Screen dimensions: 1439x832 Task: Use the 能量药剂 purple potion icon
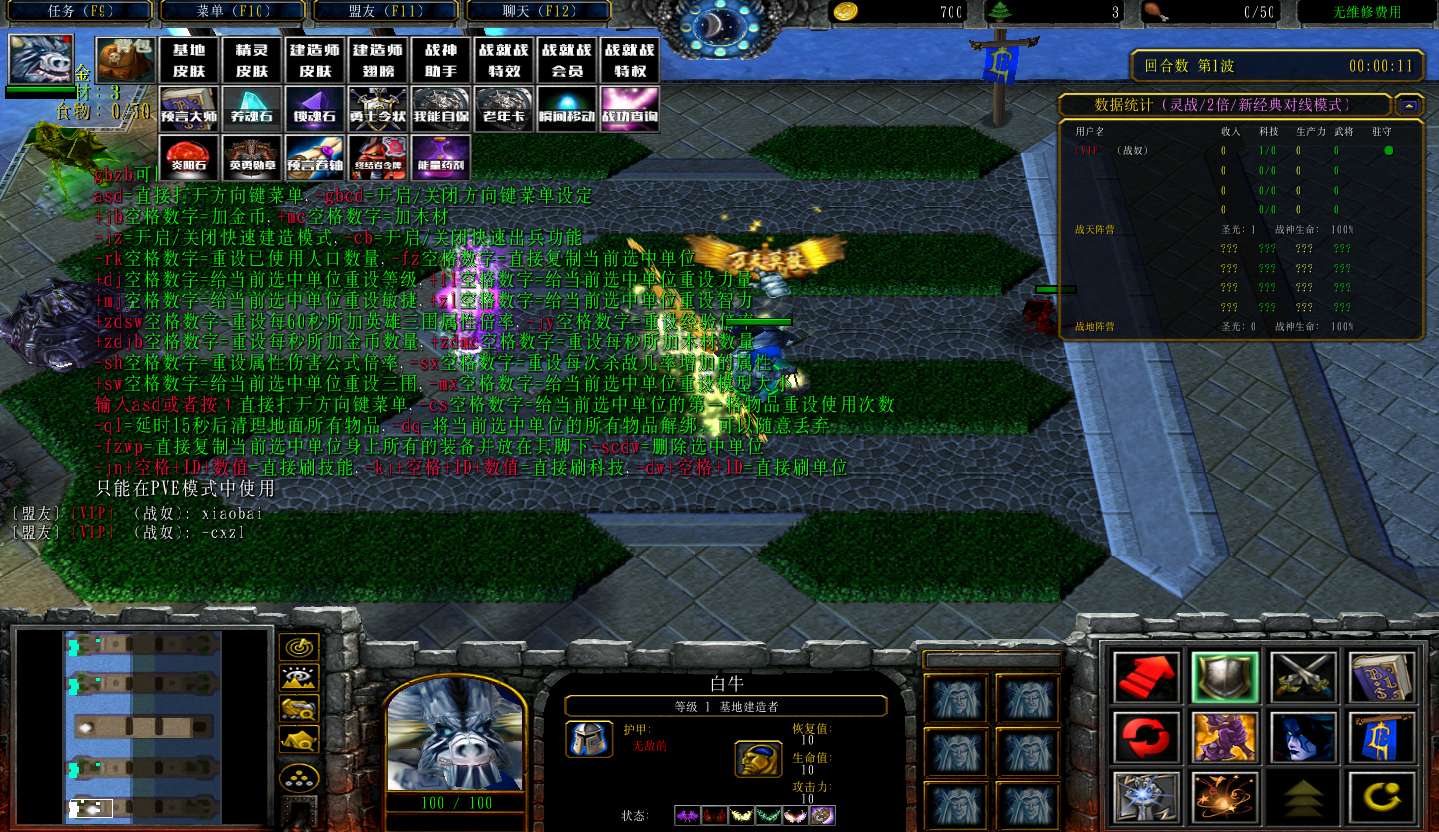[440, 157]
